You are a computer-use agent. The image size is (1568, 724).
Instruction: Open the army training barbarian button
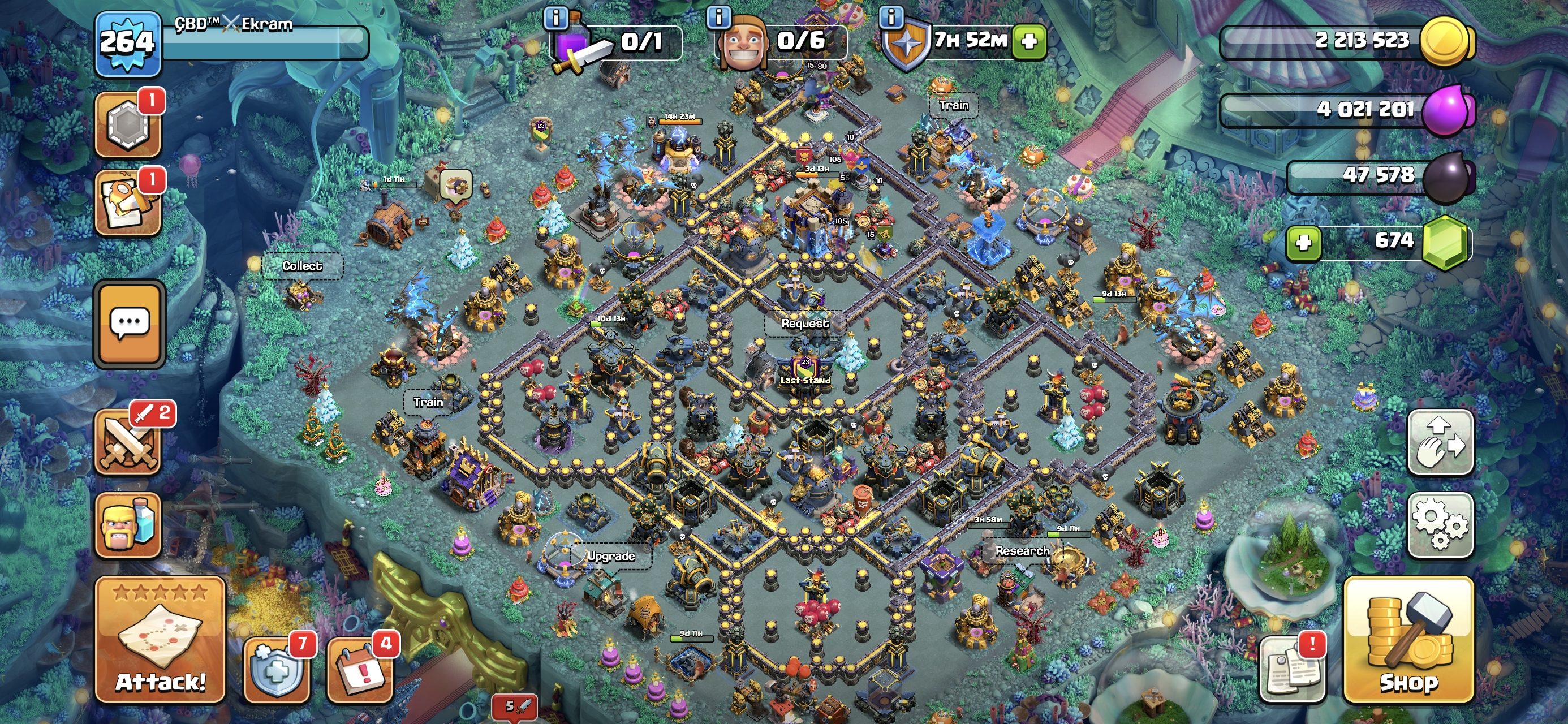pos(128,525)
